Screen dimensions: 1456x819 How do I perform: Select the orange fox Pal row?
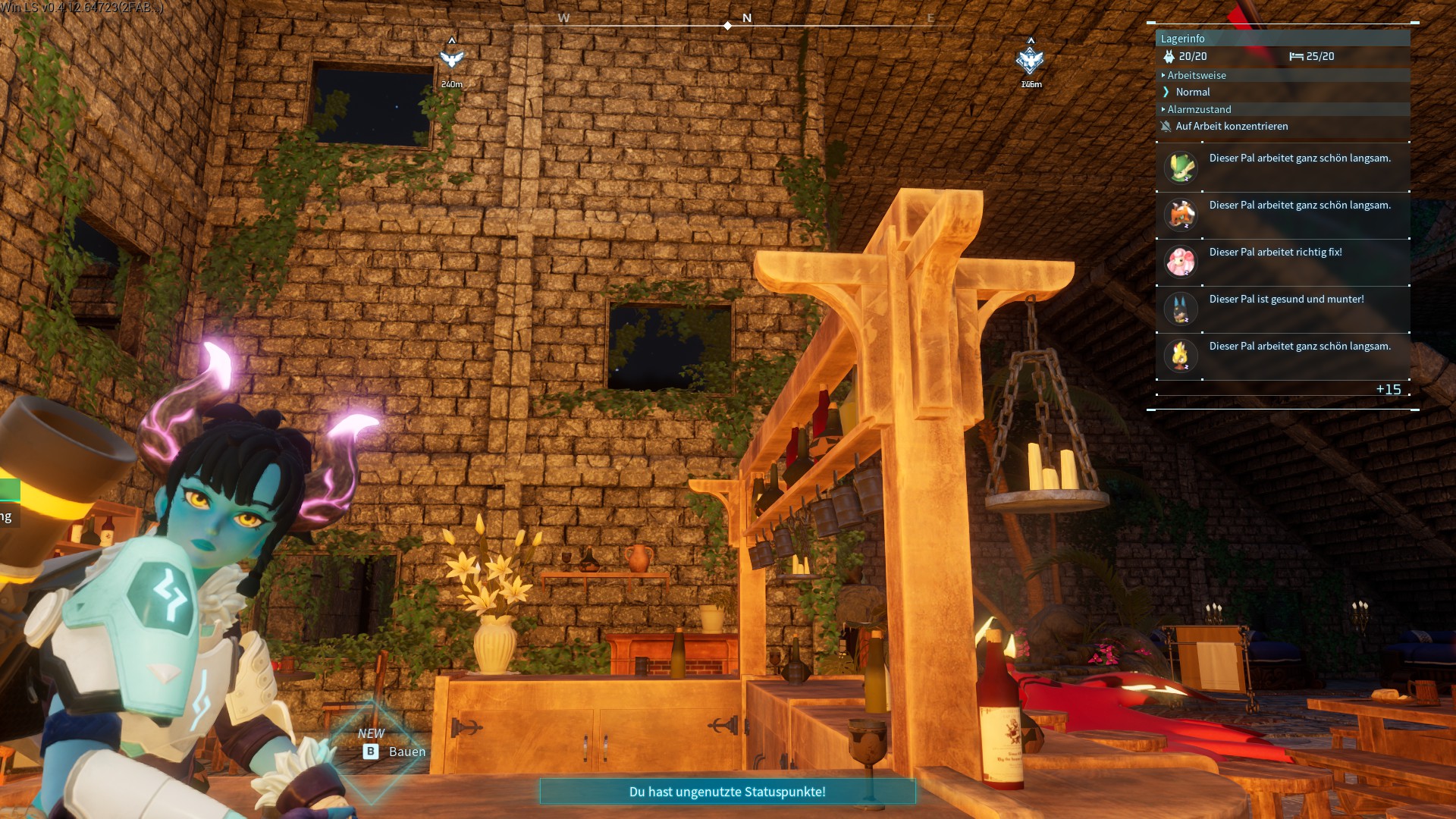pos(1282,215)
